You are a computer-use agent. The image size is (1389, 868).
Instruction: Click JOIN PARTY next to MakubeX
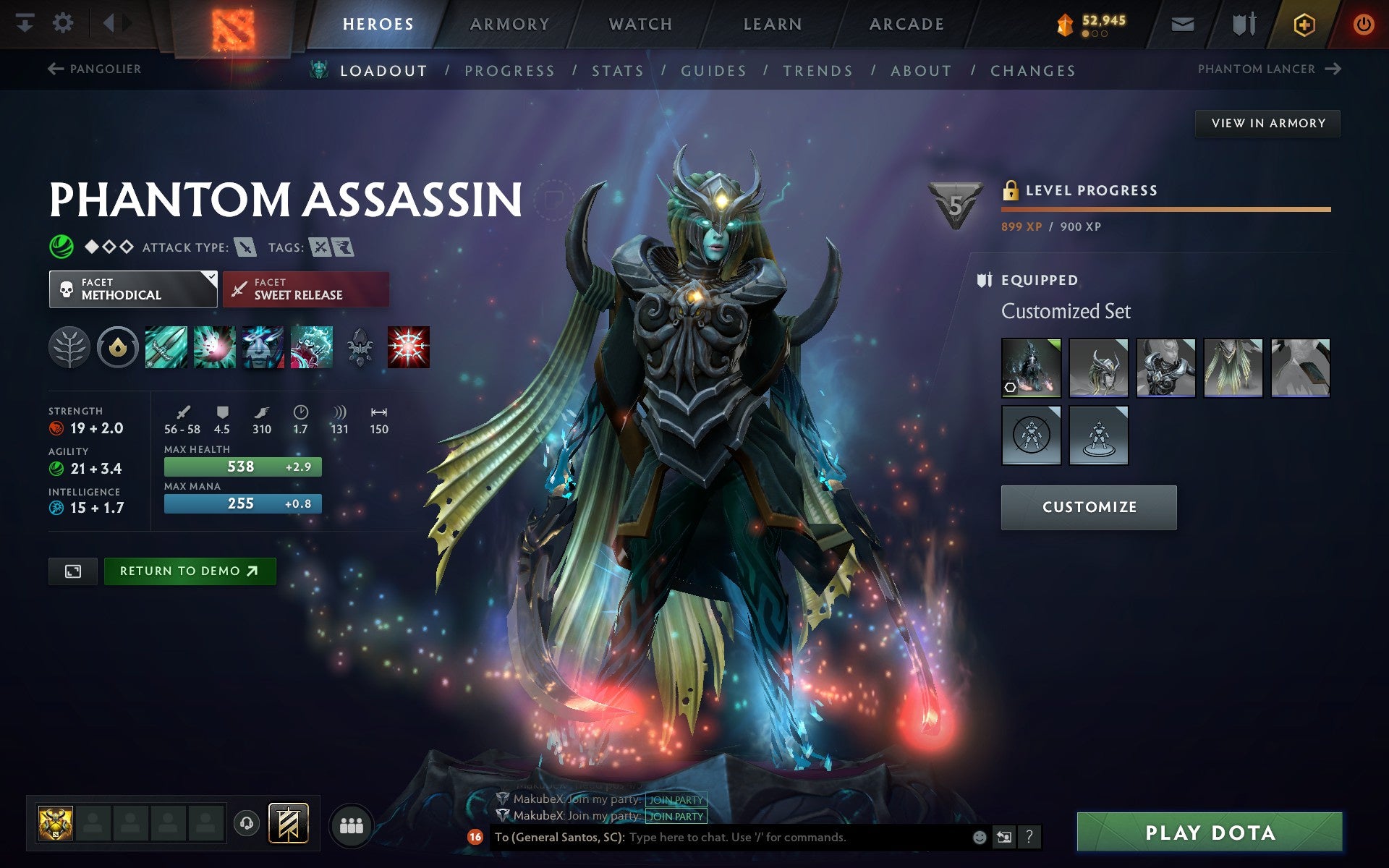[x=676, y=815]
